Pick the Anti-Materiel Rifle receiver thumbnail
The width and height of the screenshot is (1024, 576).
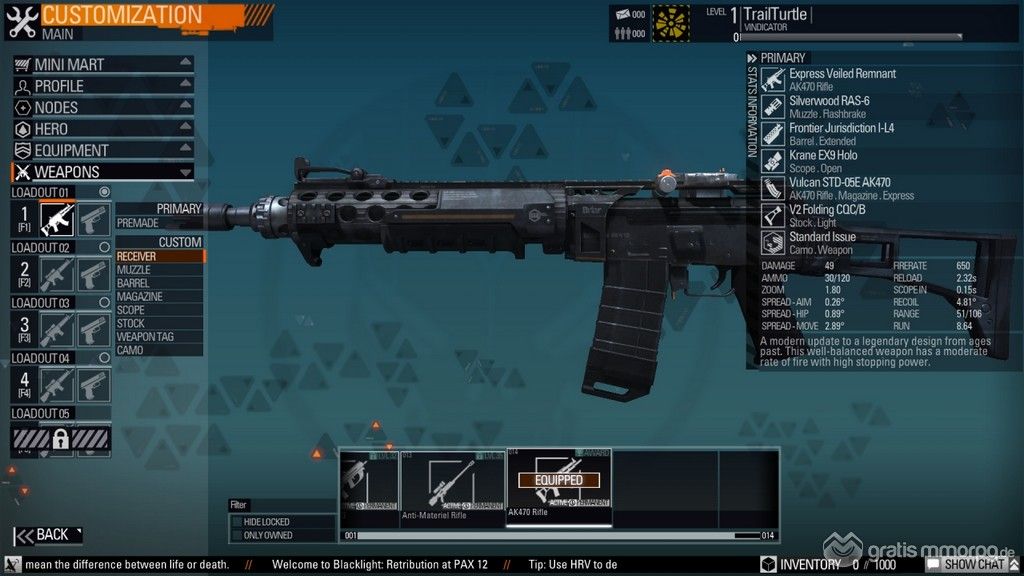pos(452,485)
